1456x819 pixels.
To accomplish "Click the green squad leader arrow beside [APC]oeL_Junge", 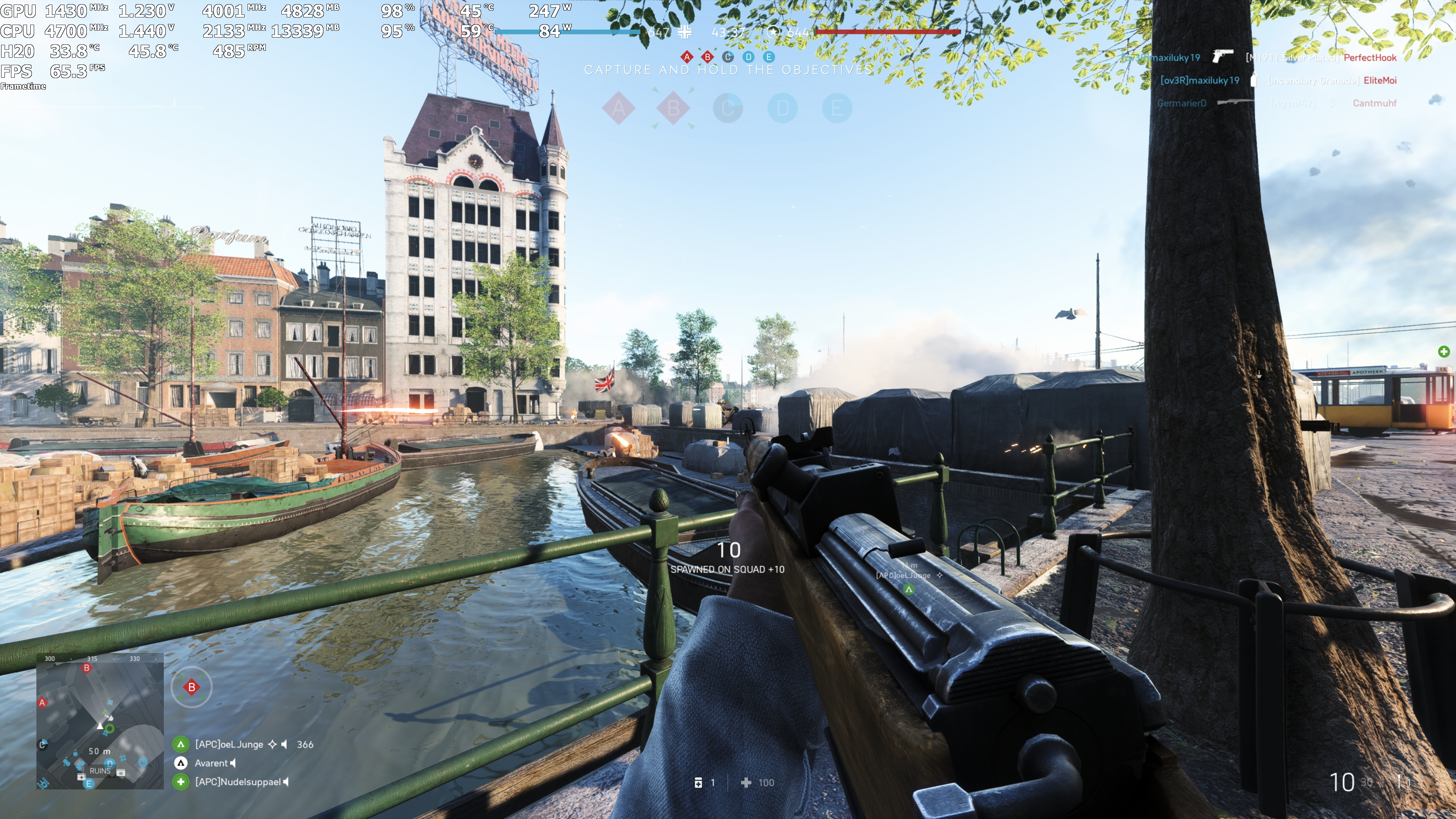I will coord(180,744).
